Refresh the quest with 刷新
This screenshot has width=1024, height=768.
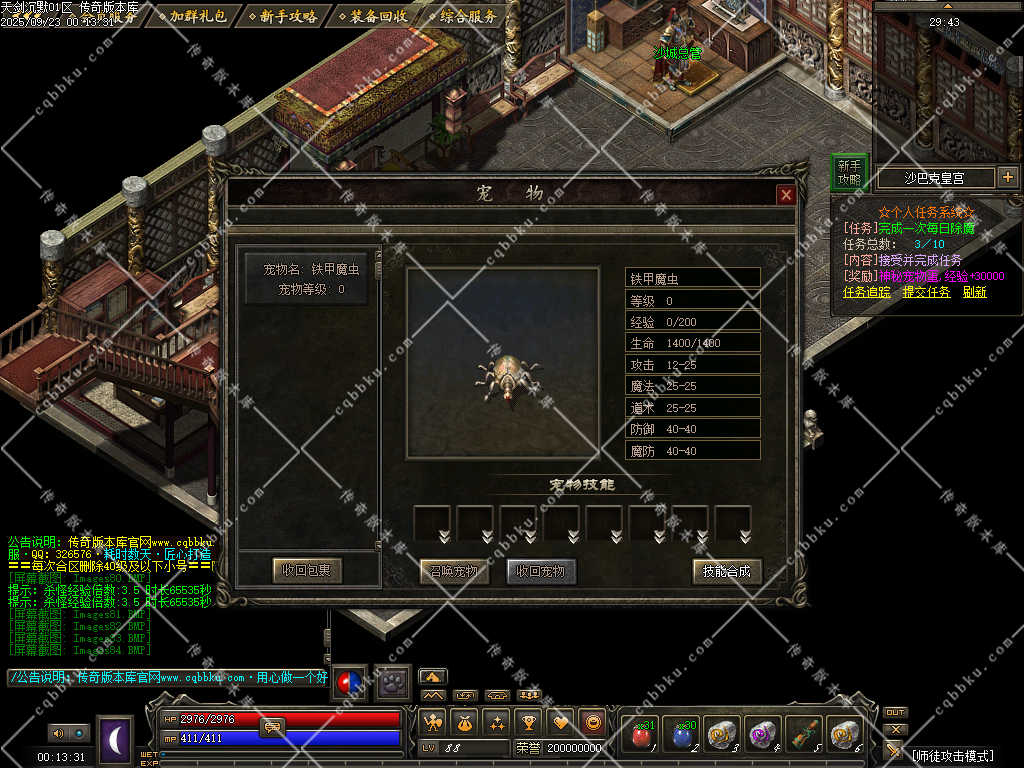975,292
